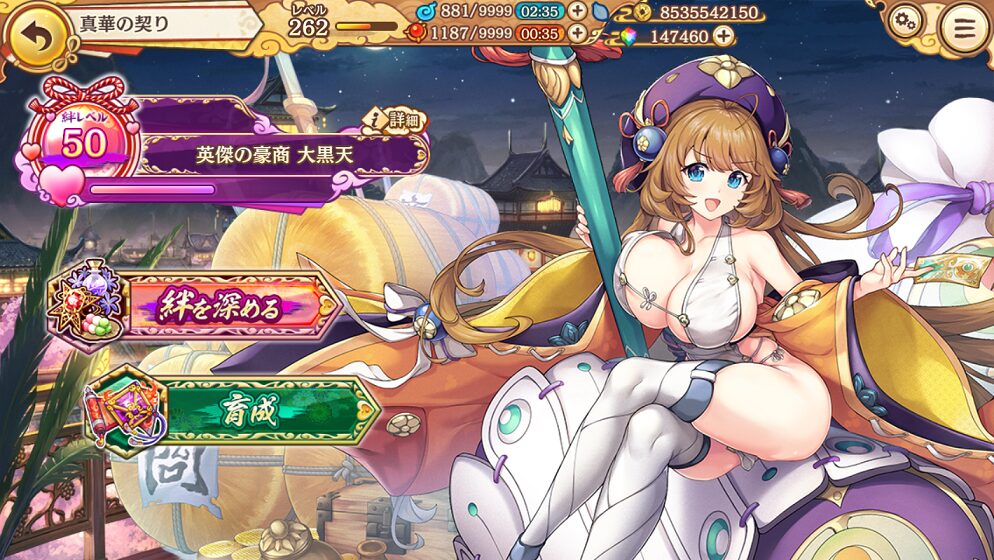Open the hamburger main menu

pos(963,27)
